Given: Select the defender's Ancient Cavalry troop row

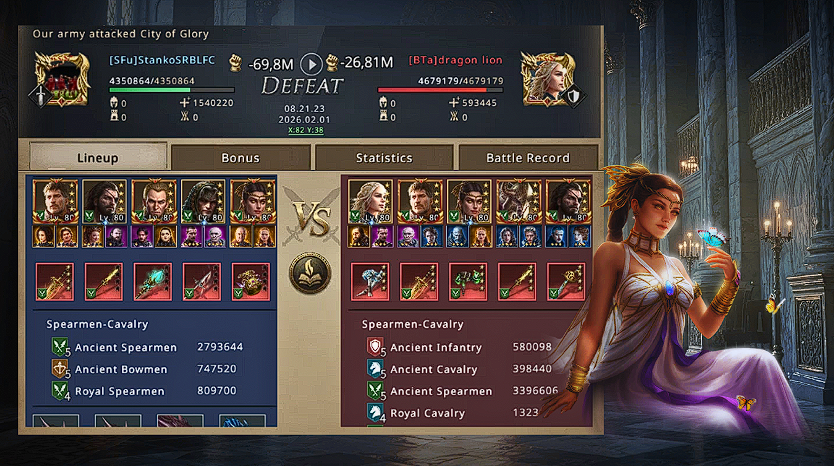Looking at the screenshot, I should [460, 369].
